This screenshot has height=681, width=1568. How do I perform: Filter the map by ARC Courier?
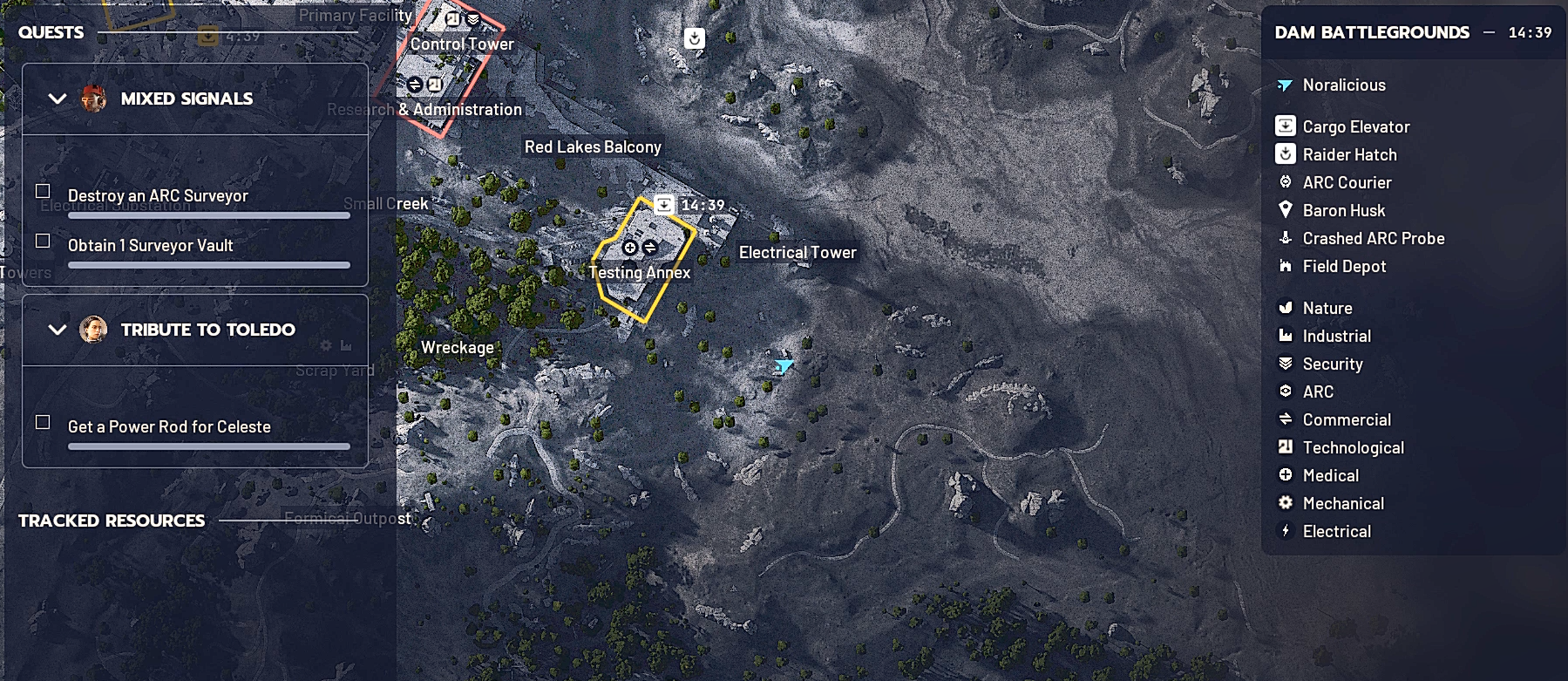click(x=1346, y=182)
